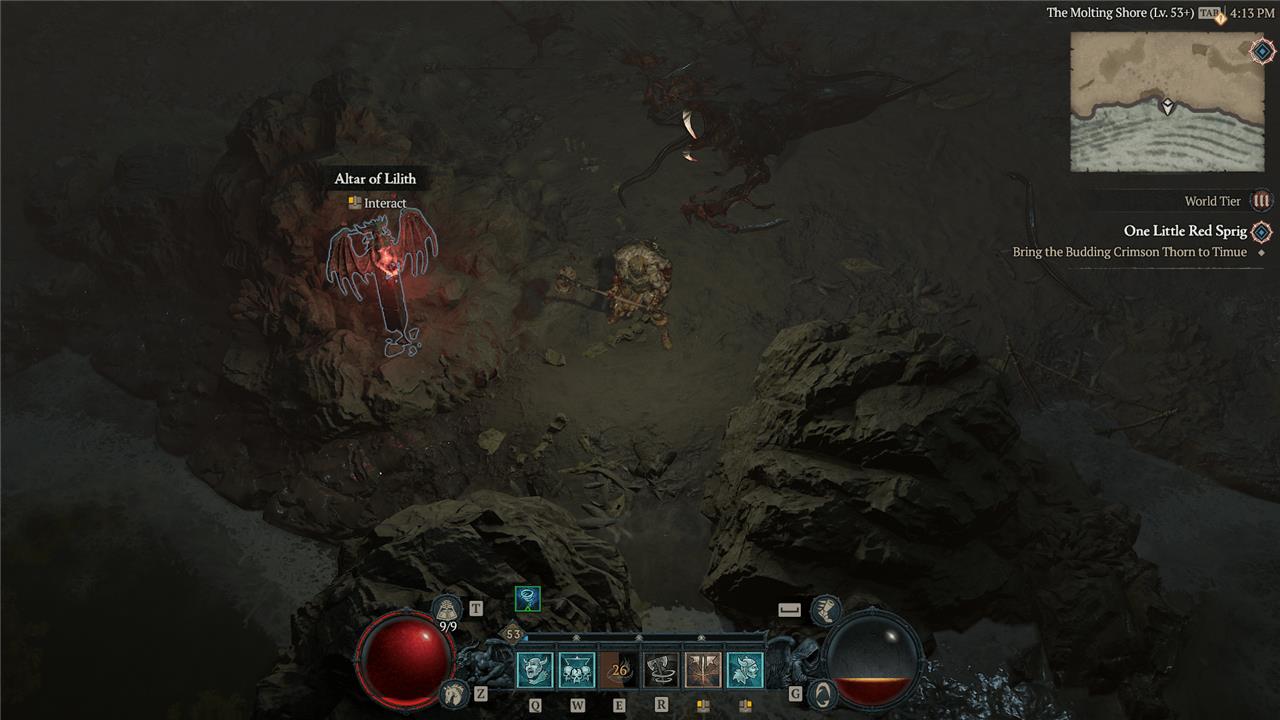Summon the mount with horse icon
1280x720 pixels.
click(x=453, y=692)
